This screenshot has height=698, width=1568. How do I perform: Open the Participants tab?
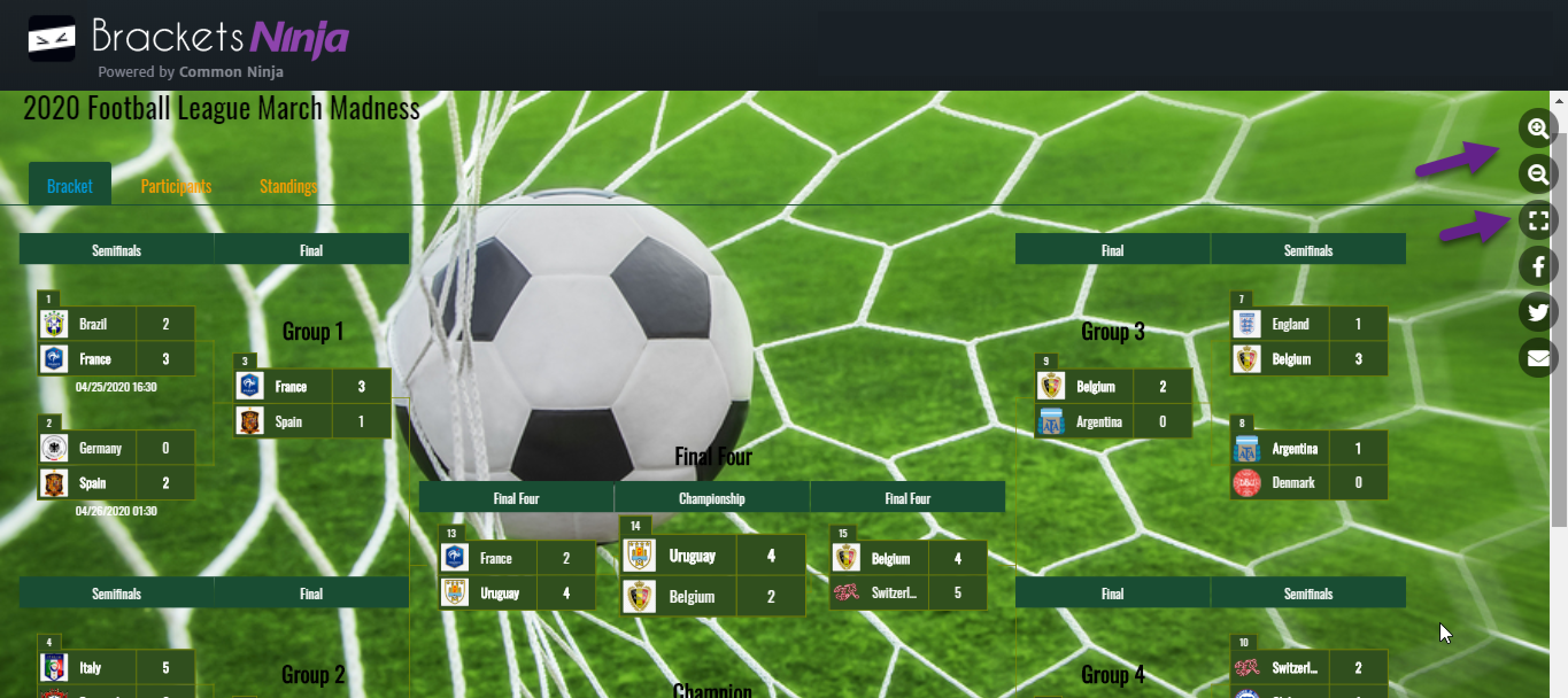(176, 185)
